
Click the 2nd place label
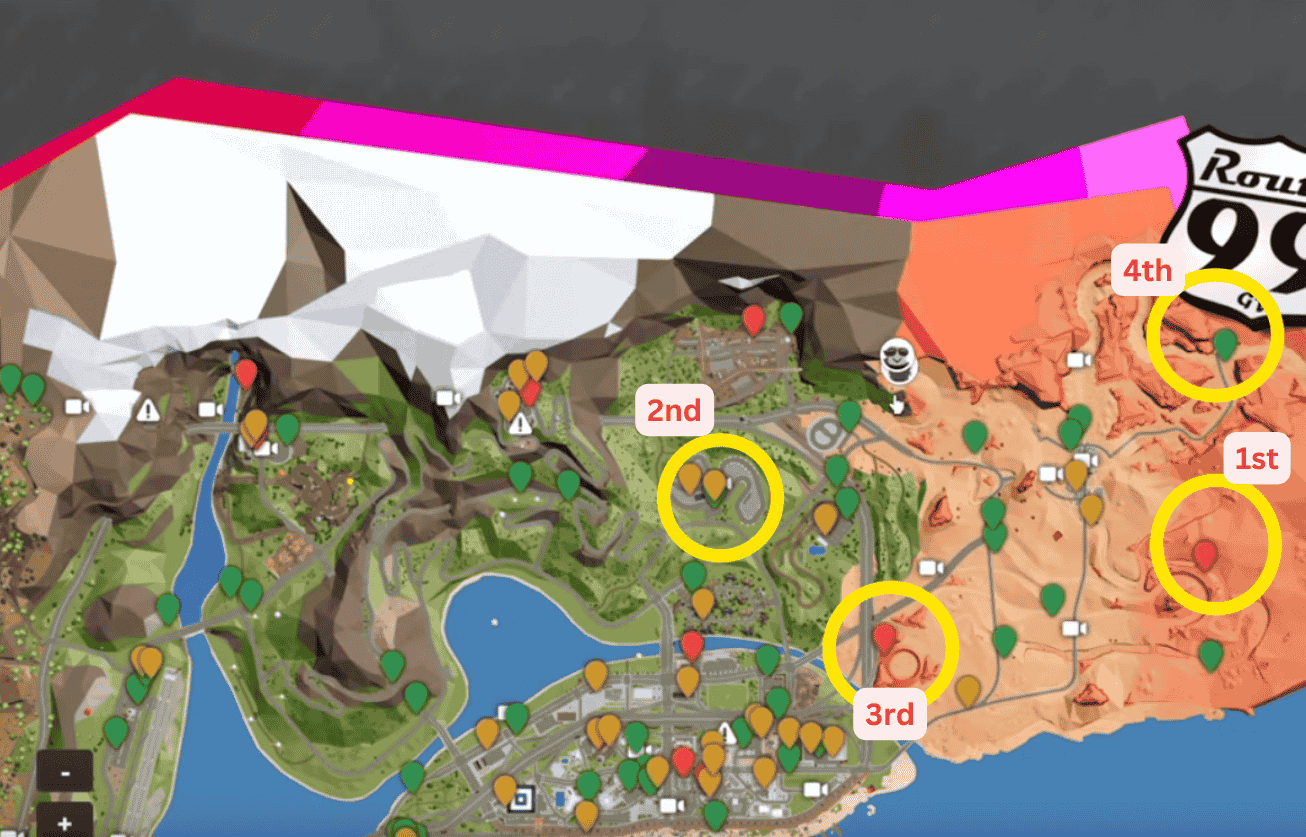coord(676,410)
